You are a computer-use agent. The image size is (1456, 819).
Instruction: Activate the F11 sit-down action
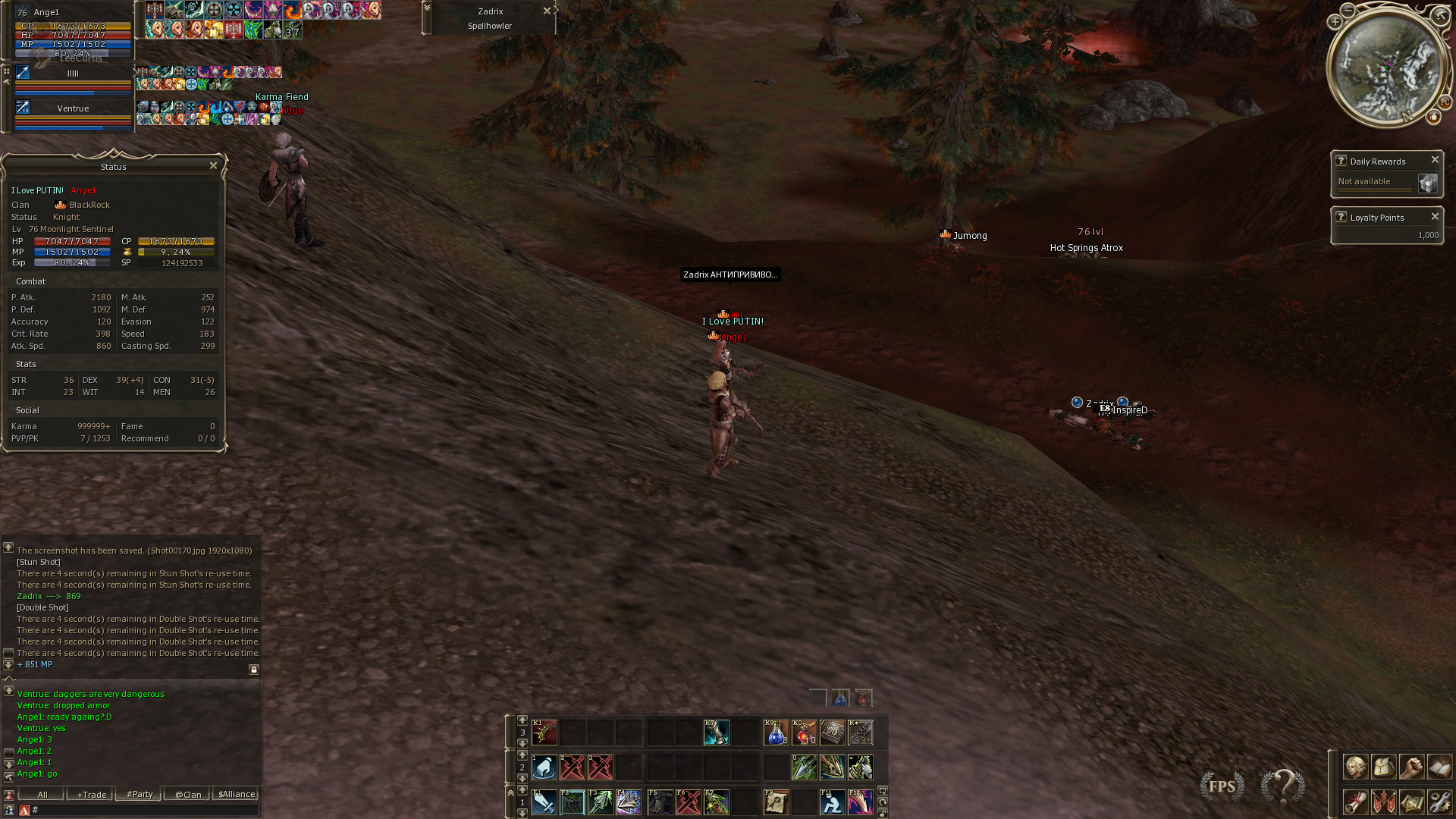click(832, 802)
